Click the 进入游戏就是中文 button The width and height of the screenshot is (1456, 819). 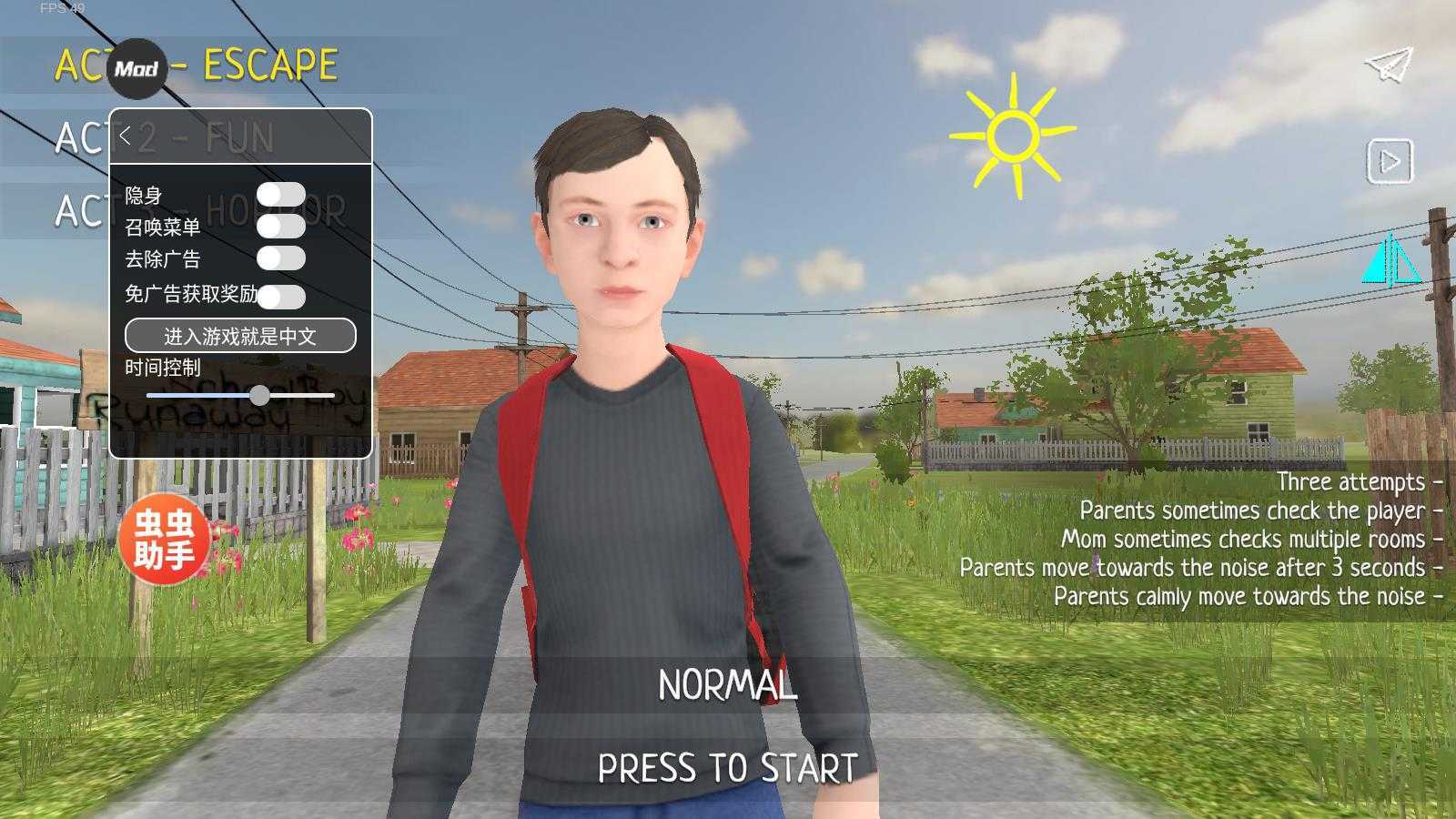point(240,336)
